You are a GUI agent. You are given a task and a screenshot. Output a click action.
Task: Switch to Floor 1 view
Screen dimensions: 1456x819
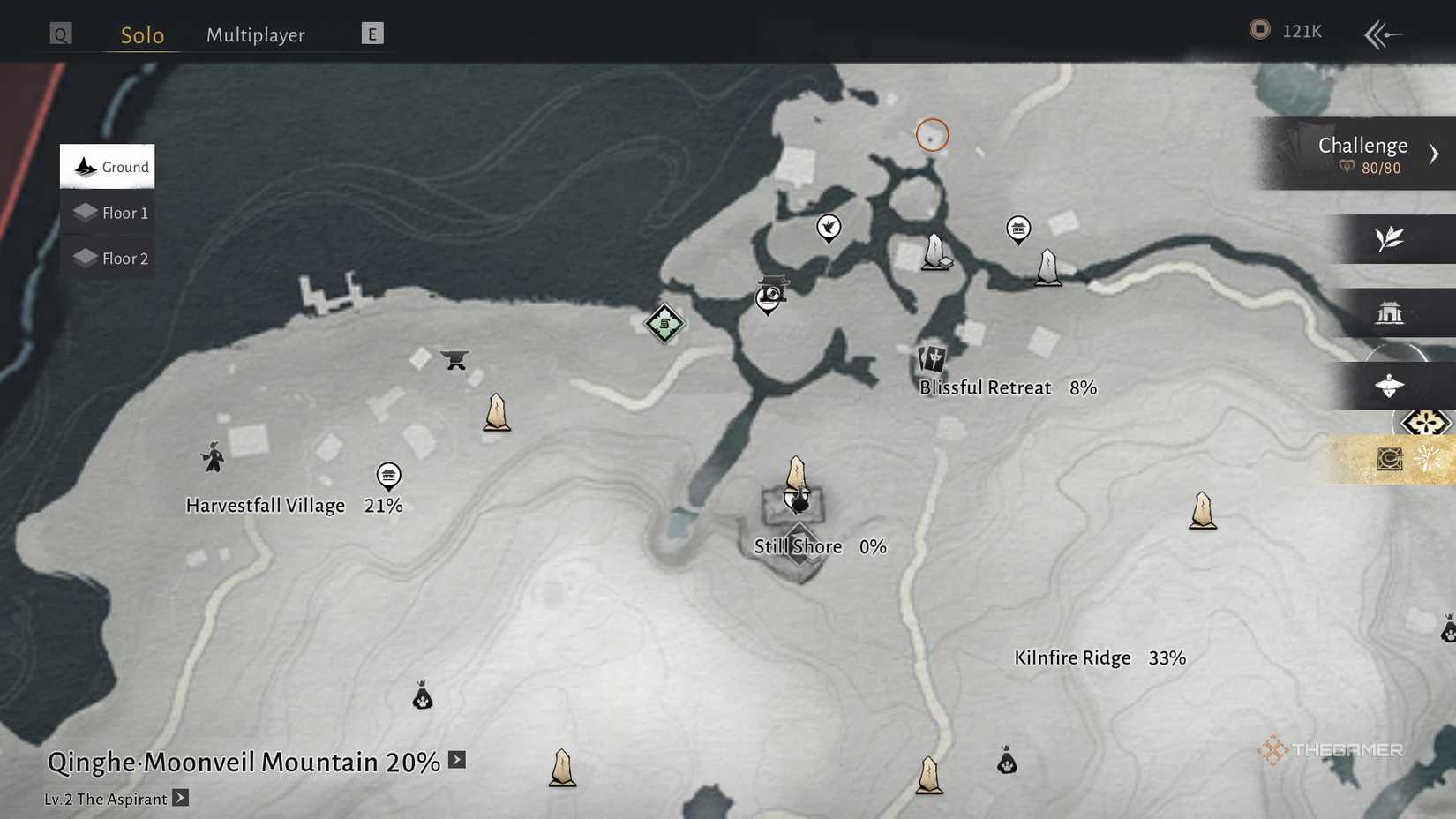pos(107,212)
